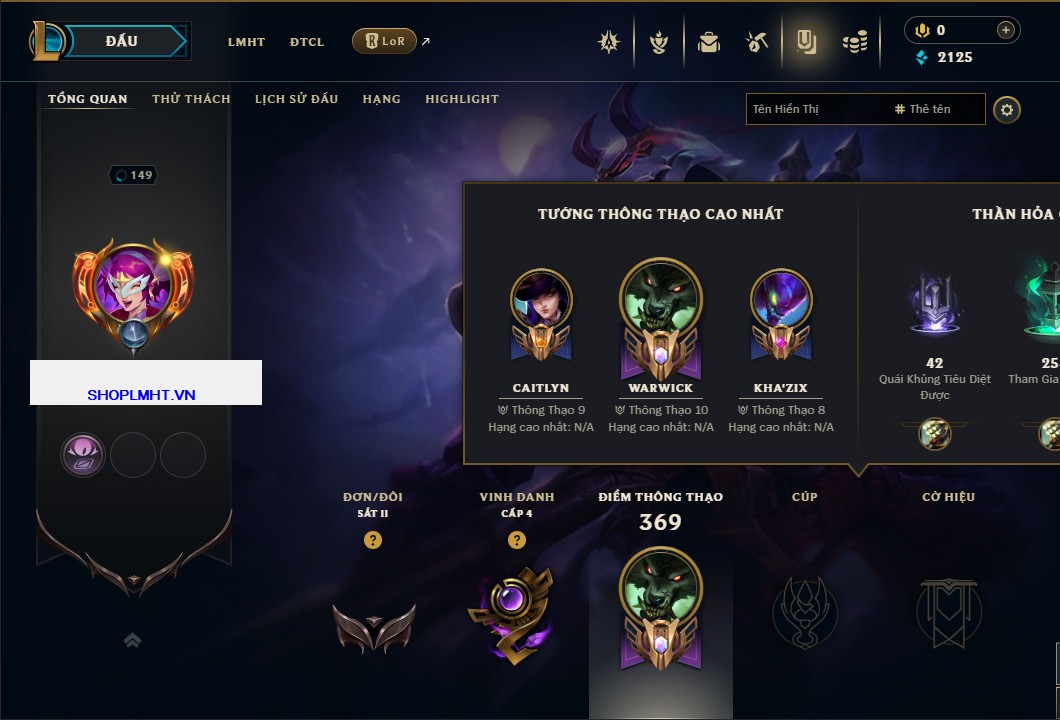Open the ĐTCL game mode

(307, 42)
